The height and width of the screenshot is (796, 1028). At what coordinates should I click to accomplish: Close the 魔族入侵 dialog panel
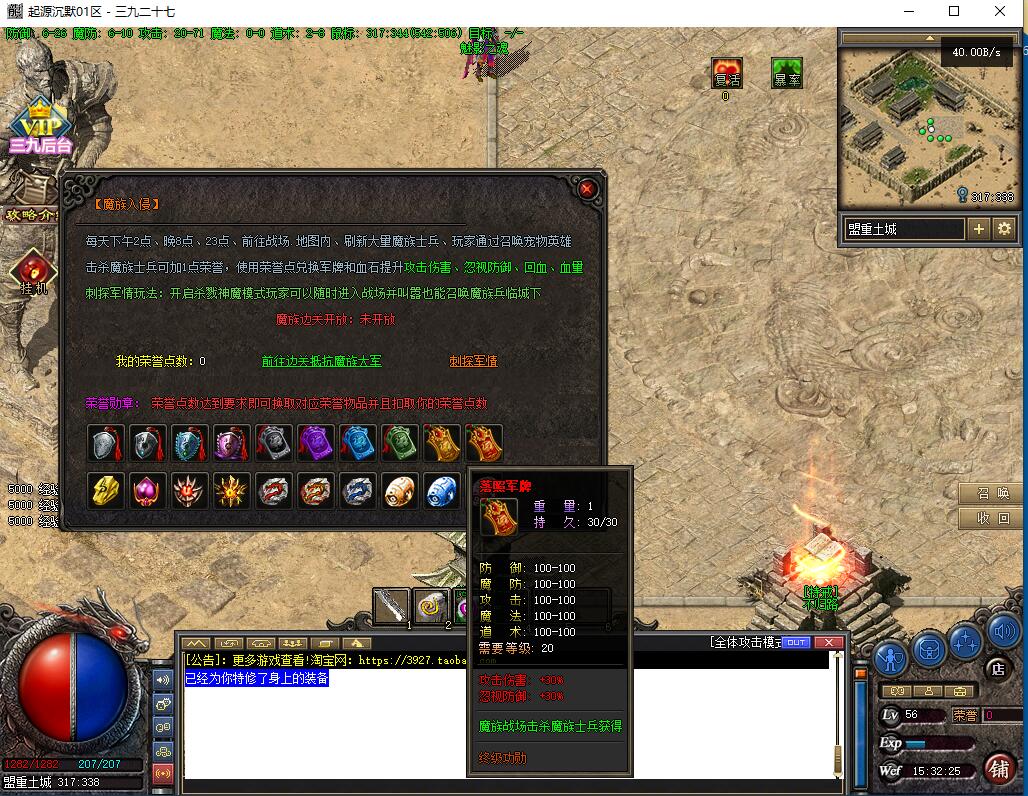(587, 188)
